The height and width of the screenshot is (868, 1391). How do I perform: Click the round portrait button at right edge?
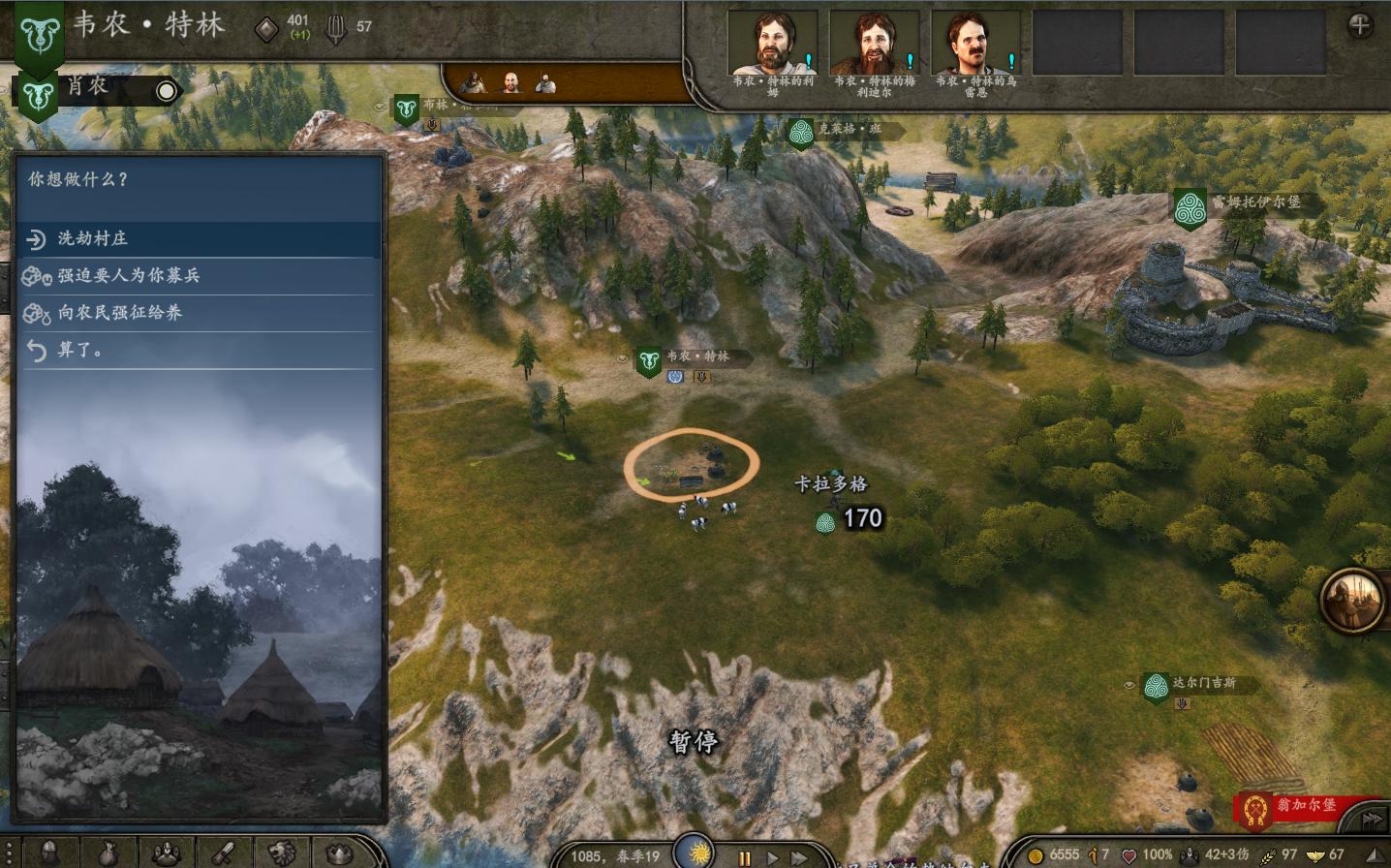click(x=1352, y=600)
